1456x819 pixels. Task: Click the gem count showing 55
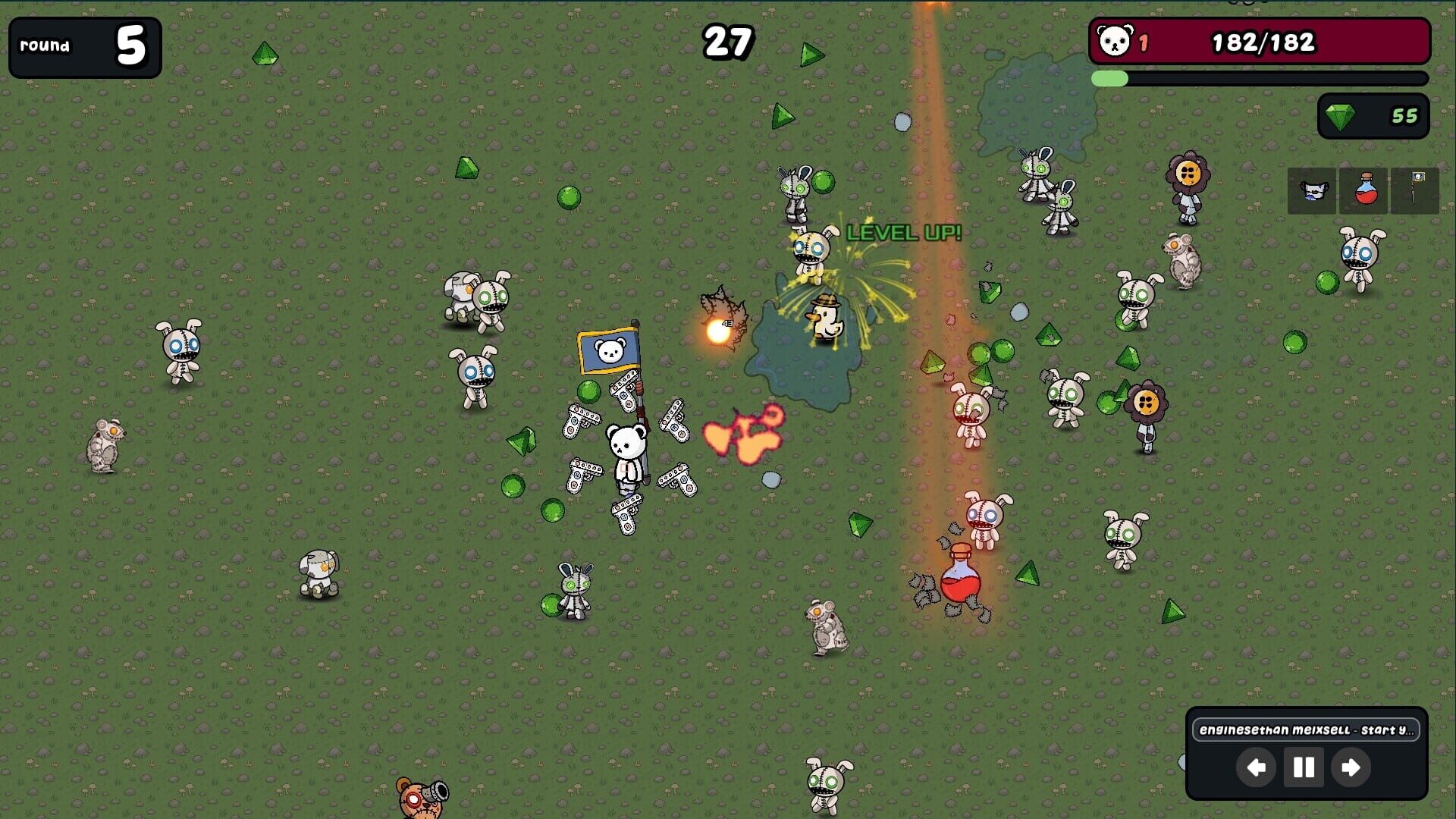click(x=1407, y=115)
